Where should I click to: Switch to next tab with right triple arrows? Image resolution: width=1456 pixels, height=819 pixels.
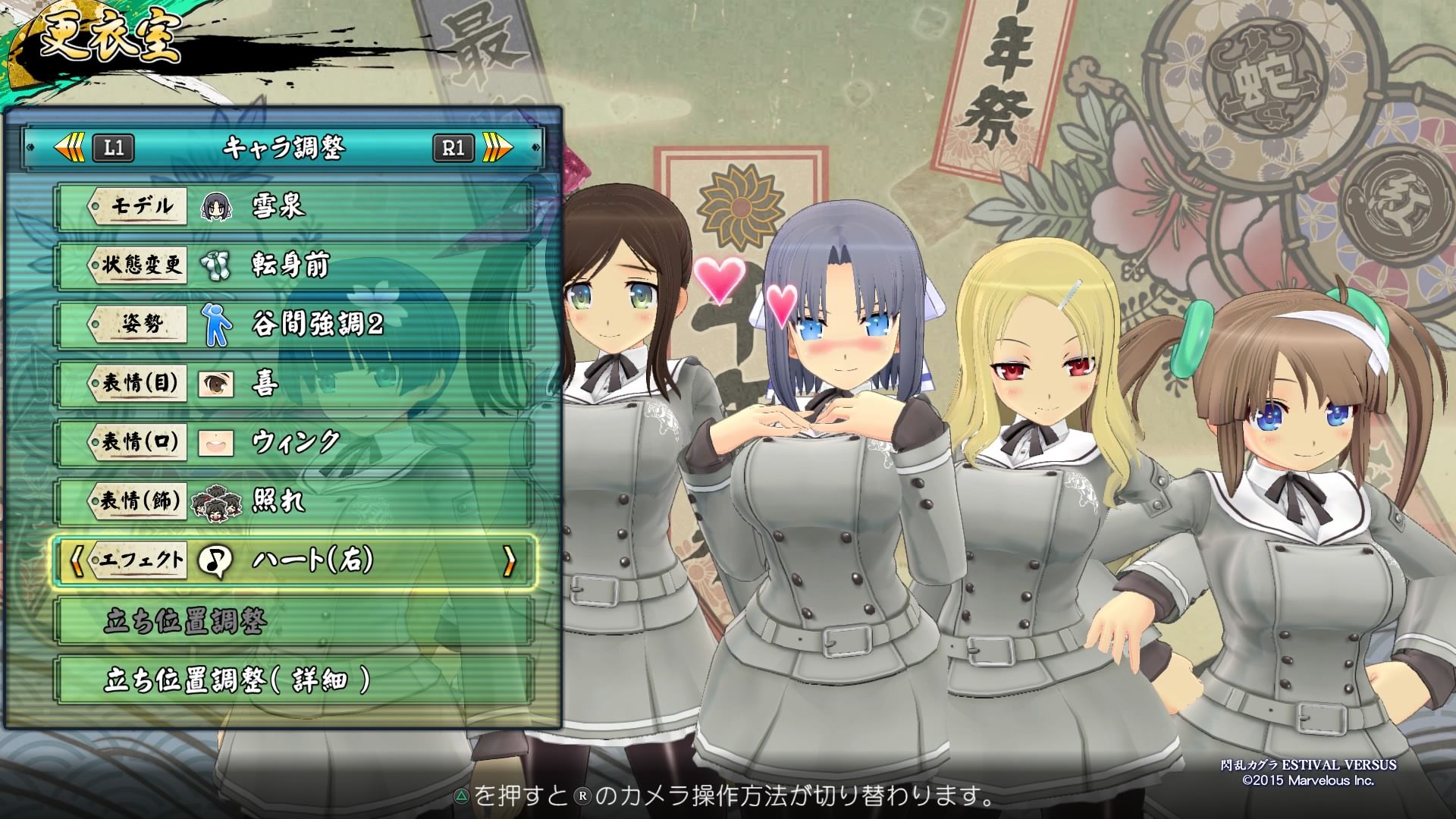coord(497,147)
